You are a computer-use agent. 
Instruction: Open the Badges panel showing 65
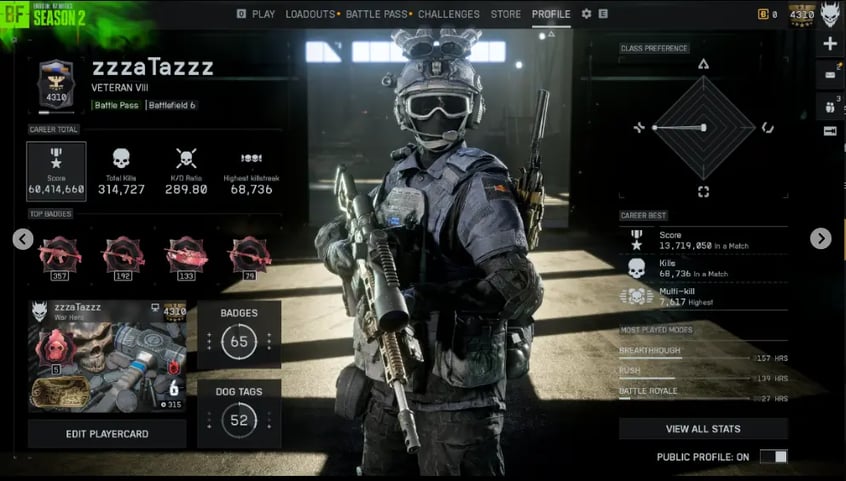pos(239,334)
